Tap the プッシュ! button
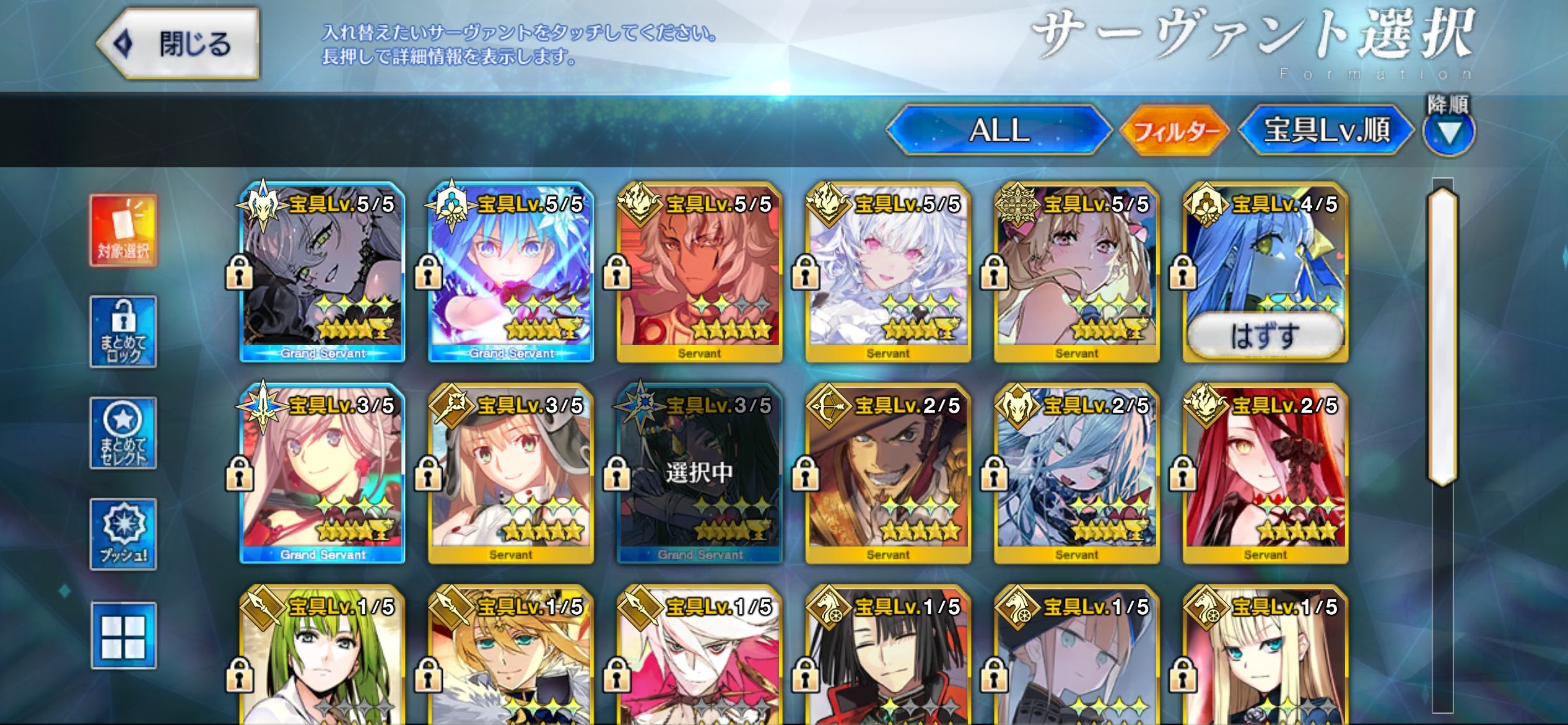Screen dimensions: 1568x725 (123, 534)
